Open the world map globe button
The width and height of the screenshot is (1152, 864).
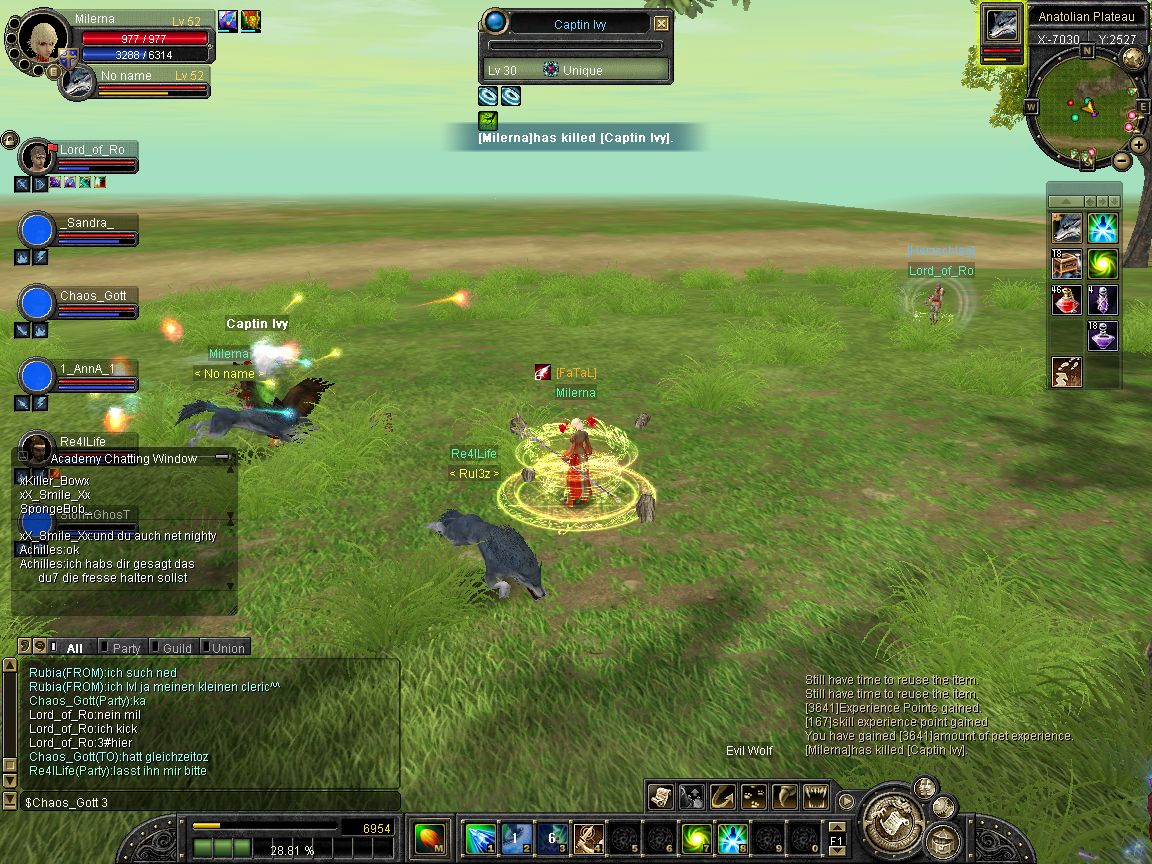[x=1134, y=57]
